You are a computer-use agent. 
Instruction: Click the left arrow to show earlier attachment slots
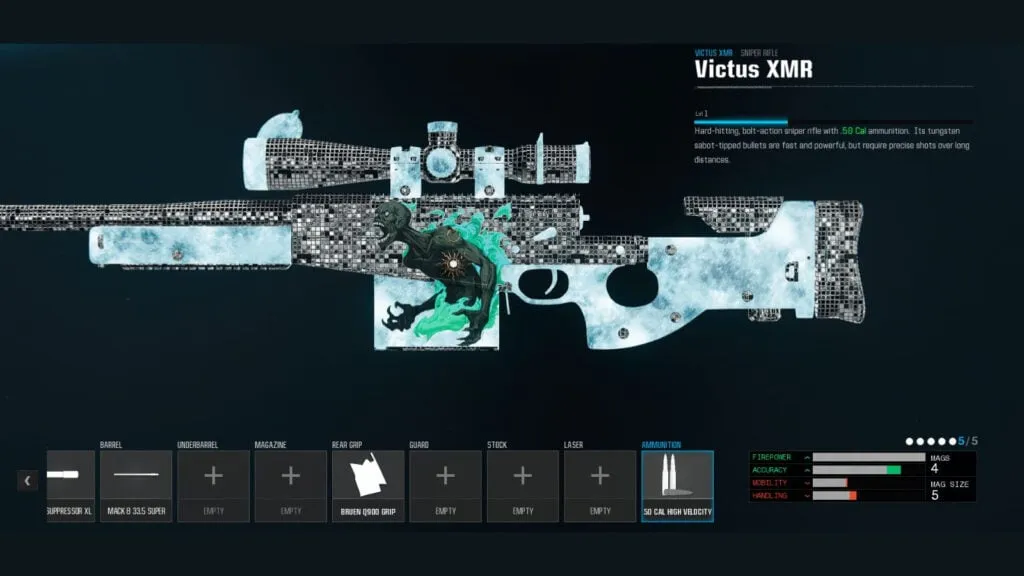[28, 481]
